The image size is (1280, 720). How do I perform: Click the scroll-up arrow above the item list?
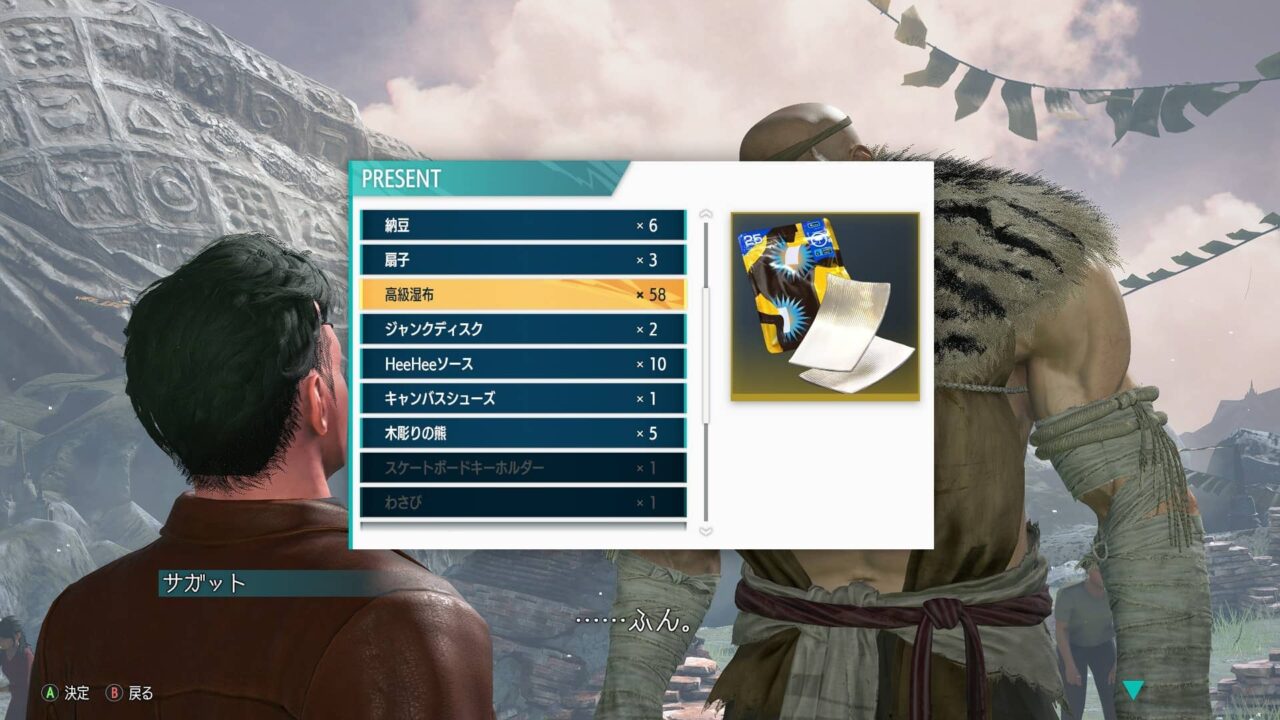(706, 210)
